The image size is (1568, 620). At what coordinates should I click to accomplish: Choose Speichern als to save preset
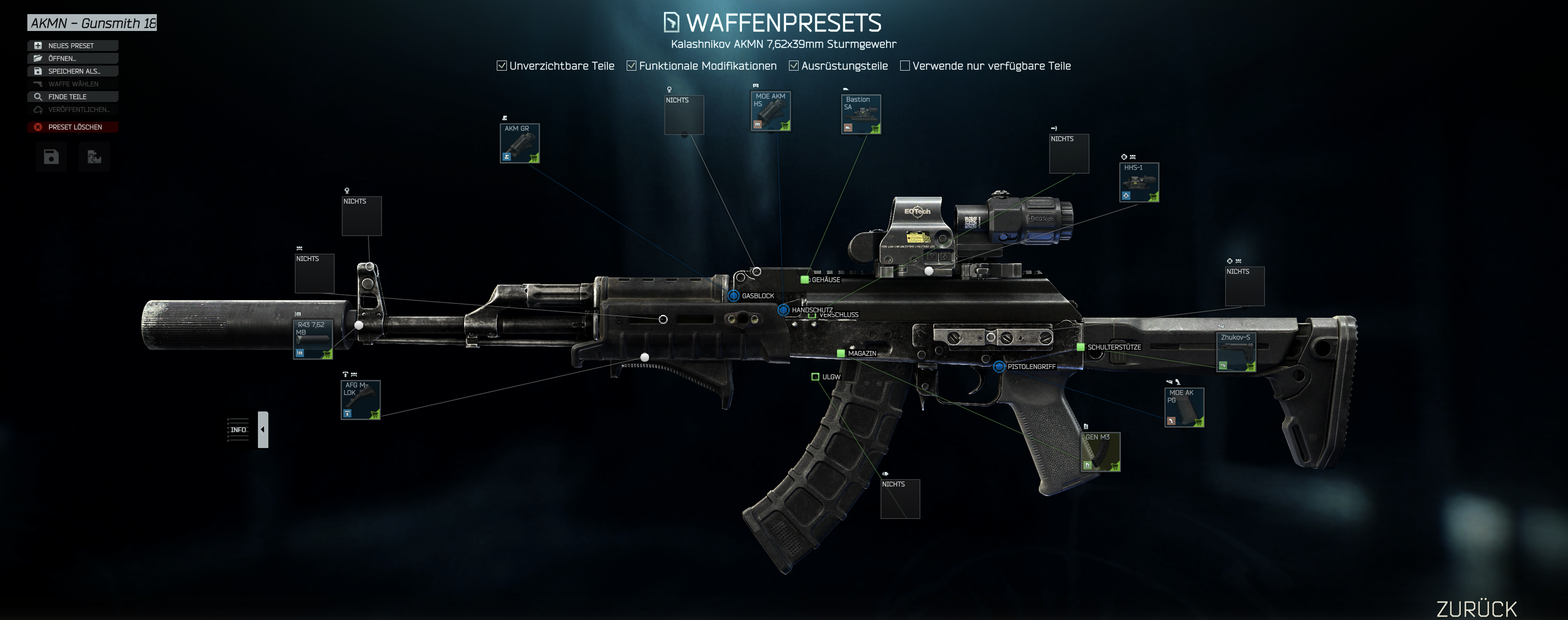coord(72,71)
